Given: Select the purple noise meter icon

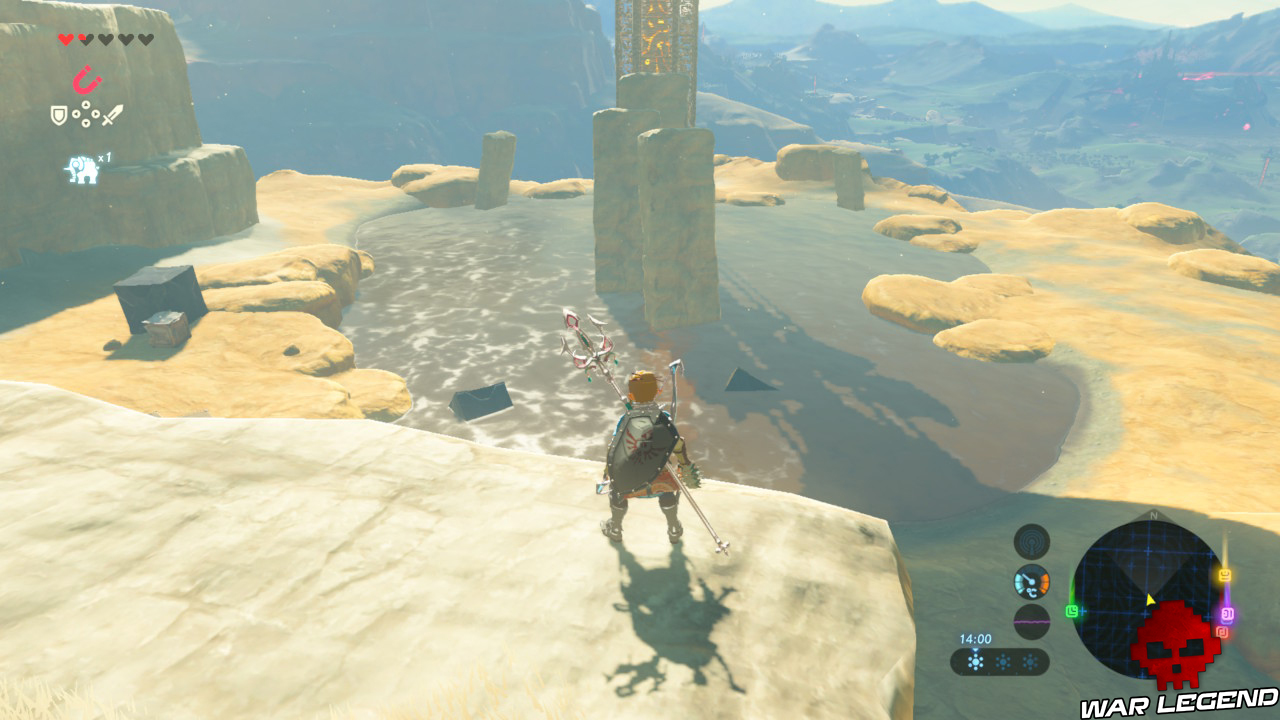Looking at the screenshot, I should coord(1031,622).
